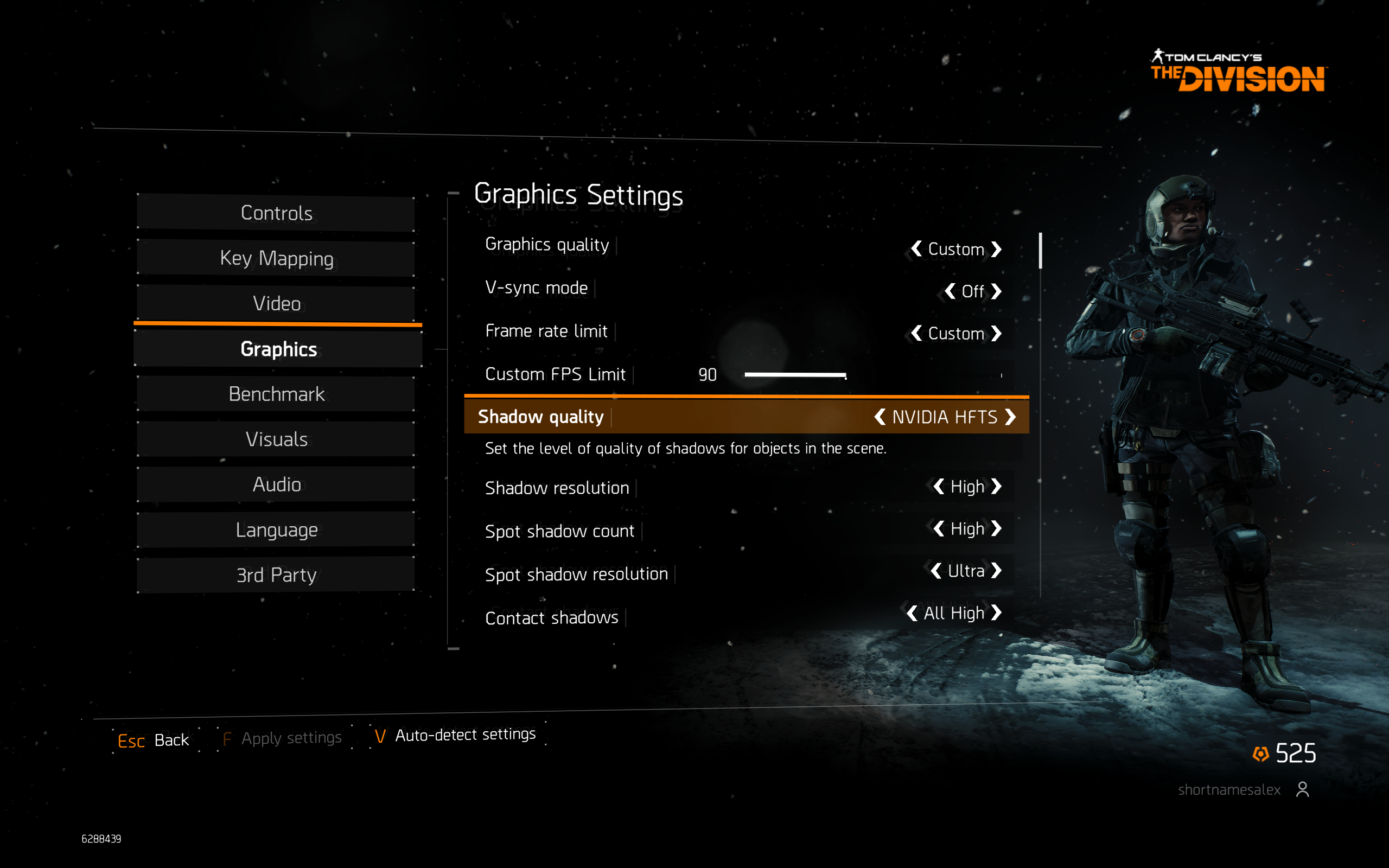Go to the Visuals section
This screenshot has height=868, width=1389.
tap(276, 440)
